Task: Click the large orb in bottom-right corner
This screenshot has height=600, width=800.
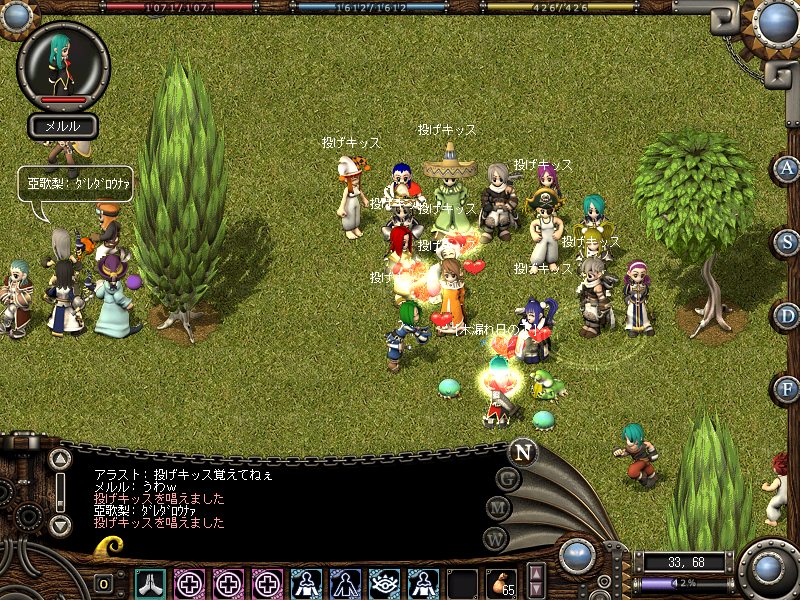Action: (768, 568)
